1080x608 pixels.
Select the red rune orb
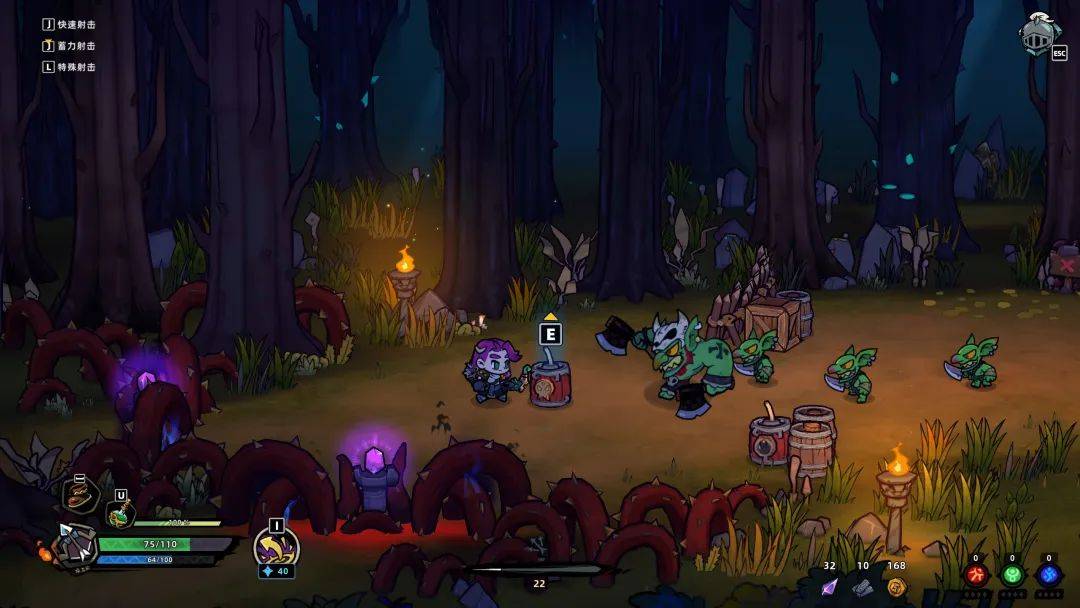976,576
